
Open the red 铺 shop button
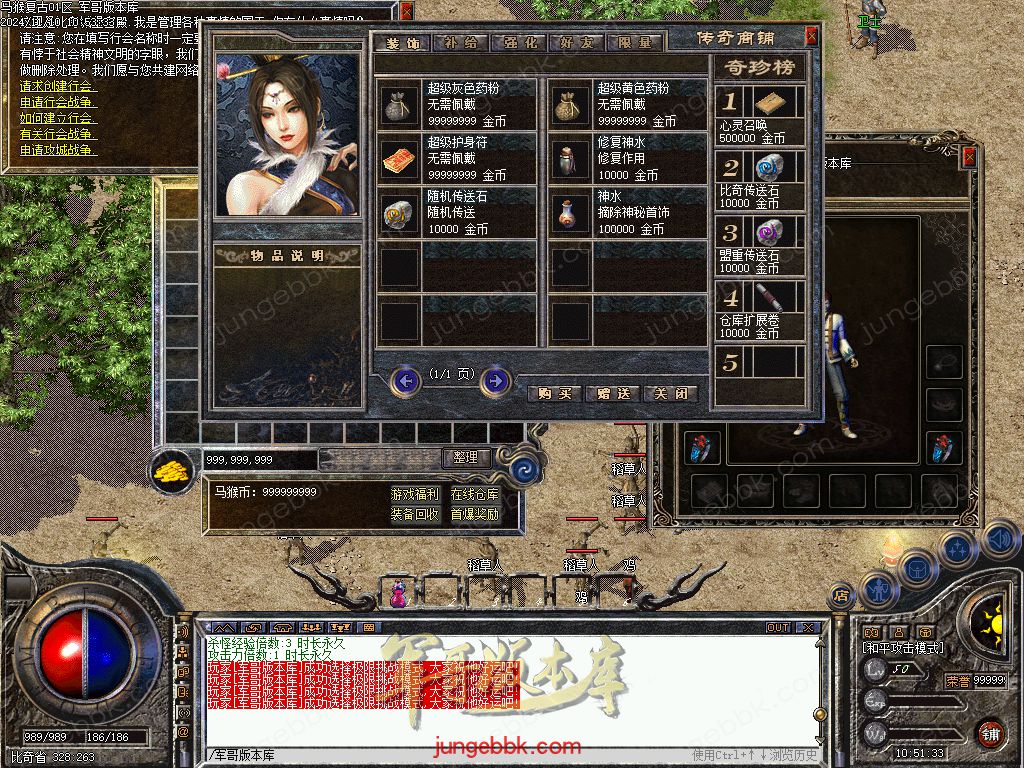tap(990, 733)
